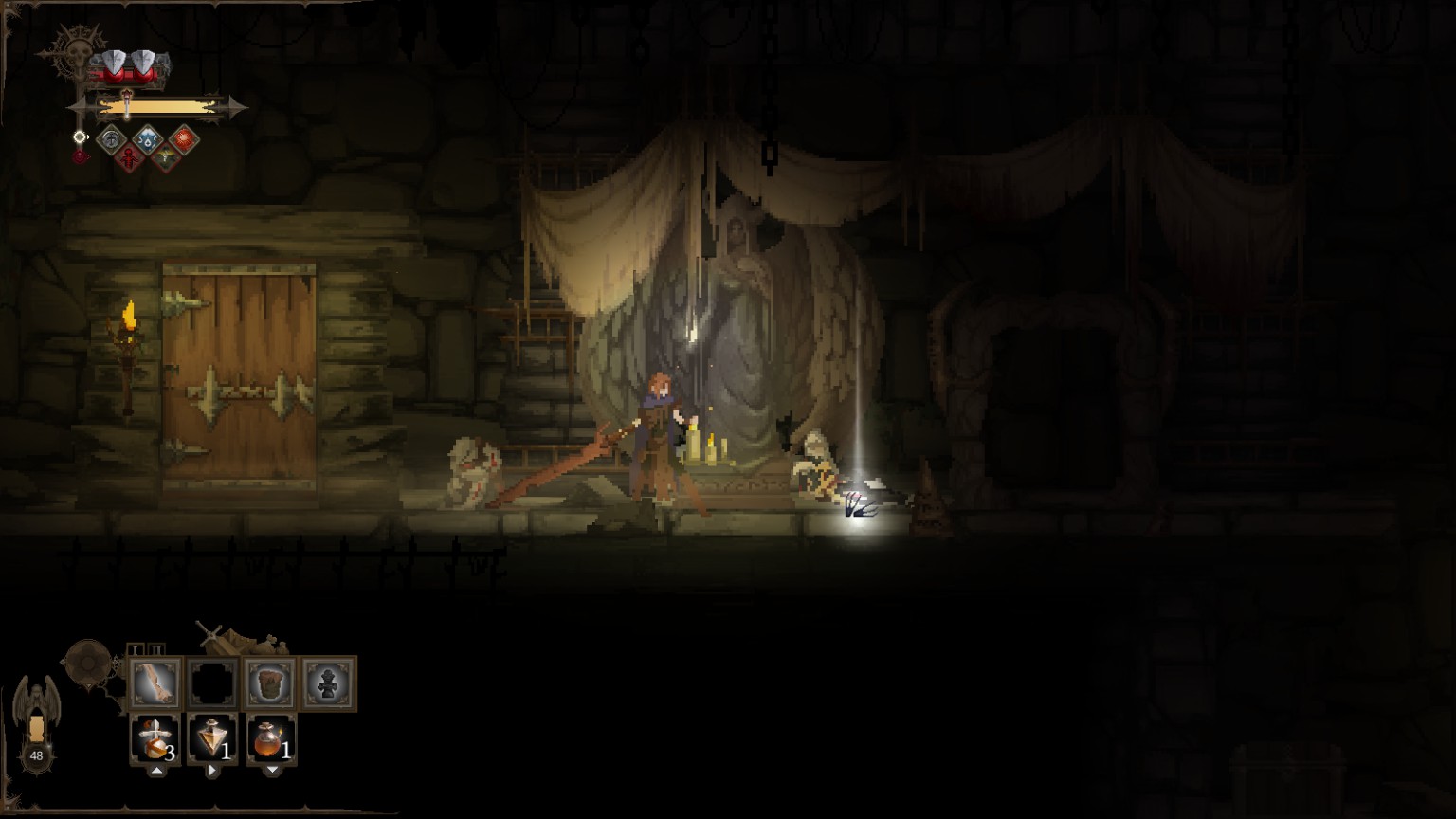
Task: Use the cross-topped orb consumable
Action: (155, 739)
